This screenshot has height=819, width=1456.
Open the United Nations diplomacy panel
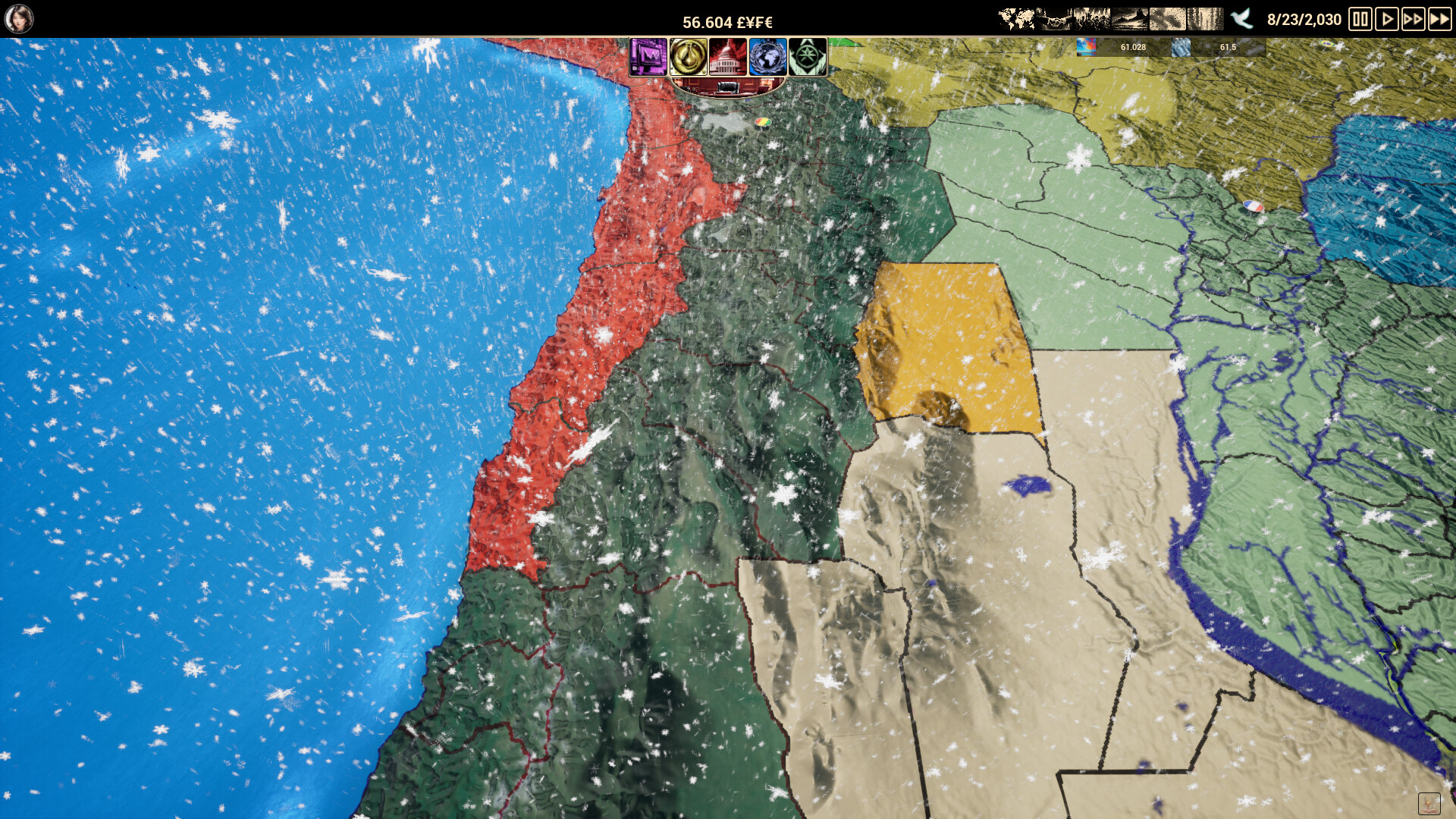(767, 58)
